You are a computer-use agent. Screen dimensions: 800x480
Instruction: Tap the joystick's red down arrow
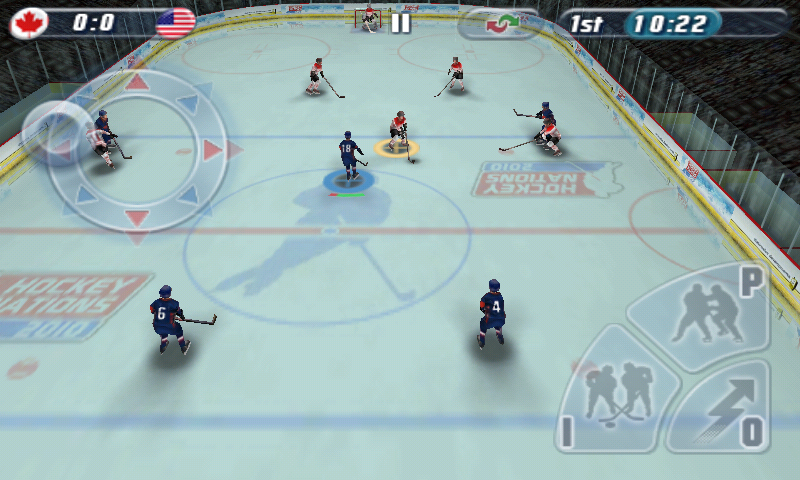coord(137,218)
